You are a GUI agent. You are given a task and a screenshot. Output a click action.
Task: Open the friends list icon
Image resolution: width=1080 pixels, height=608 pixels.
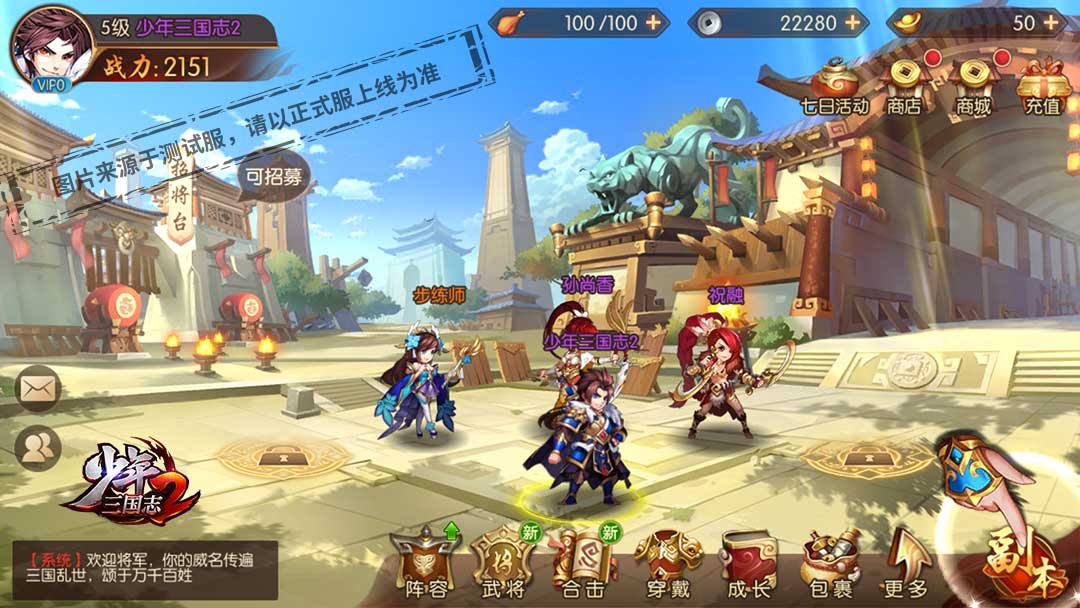point(38,449)
